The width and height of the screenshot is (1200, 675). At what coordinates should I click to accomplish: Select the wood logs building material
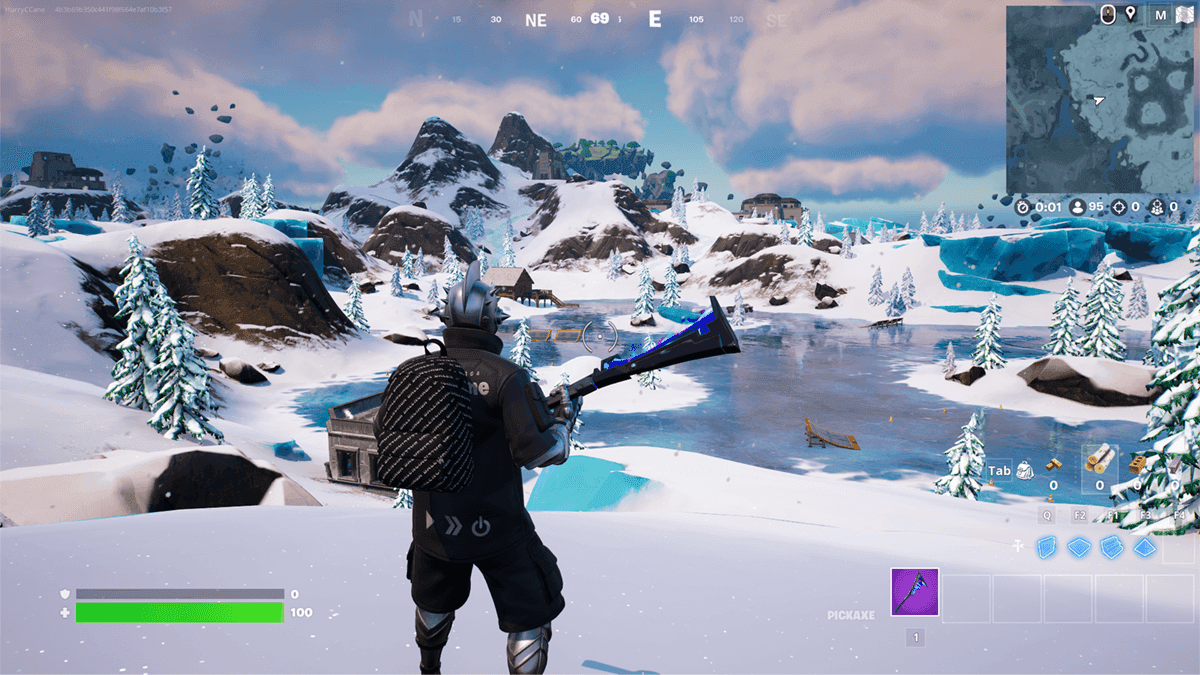coord(1100,458)
